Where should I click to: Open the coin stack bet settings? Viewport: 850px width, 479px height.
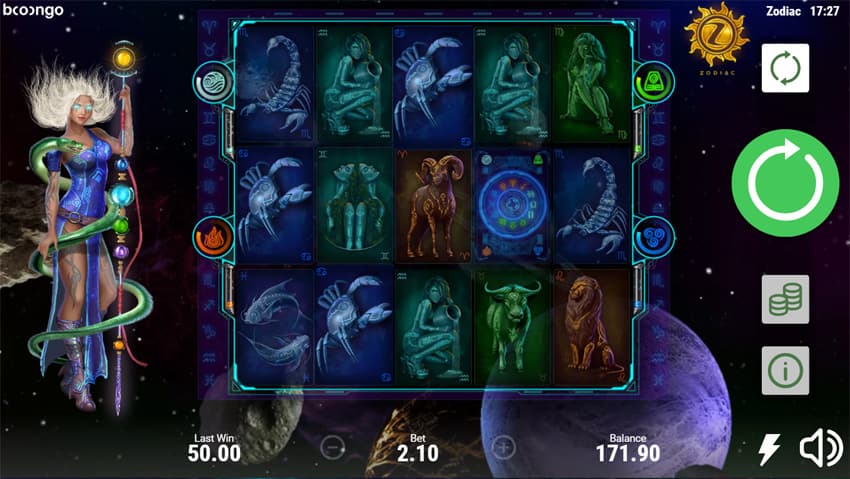(x=785, y=299)
